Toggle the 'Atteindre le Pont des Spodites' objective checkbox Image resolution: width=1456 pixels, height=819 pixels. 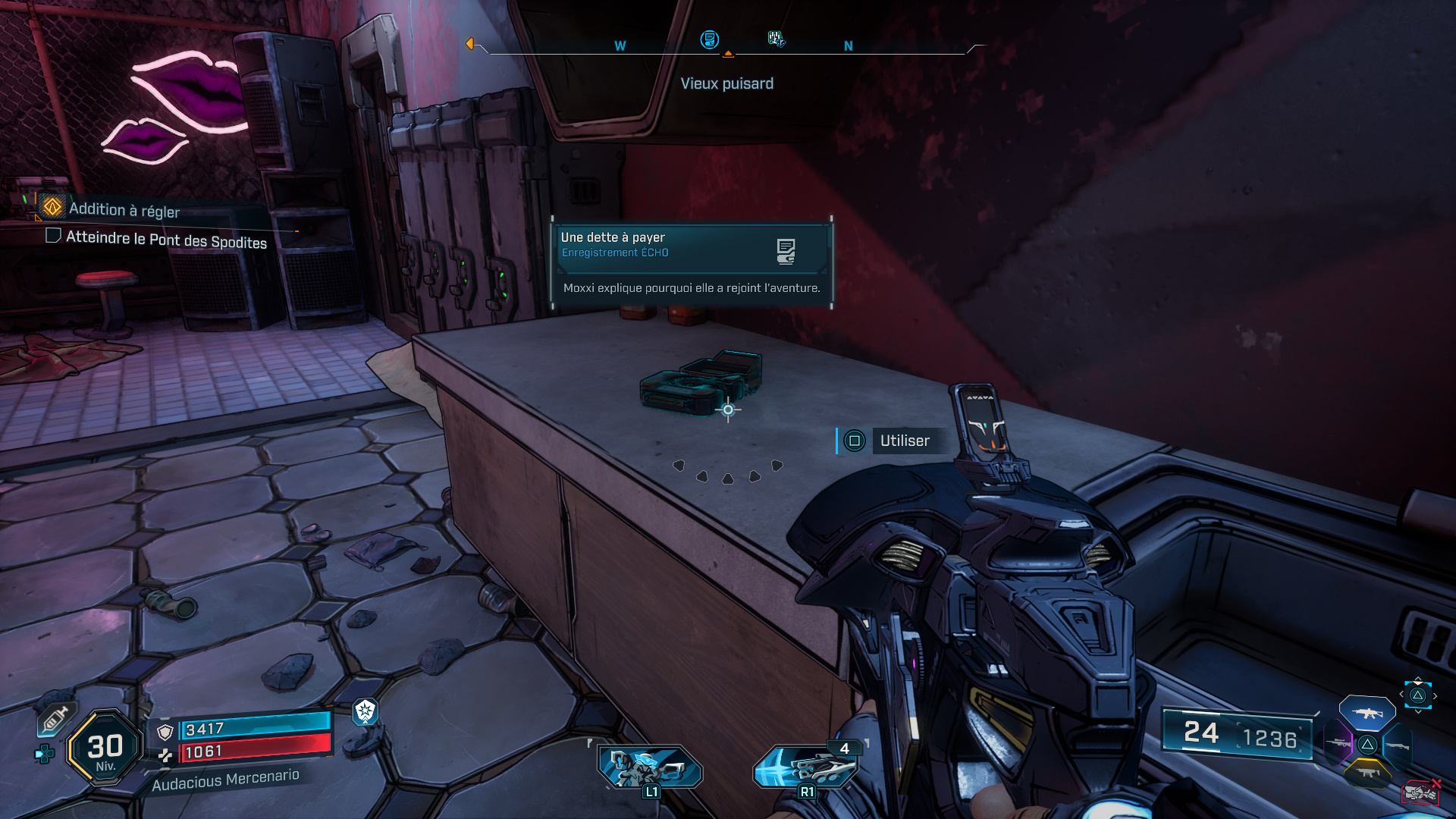coord(53,236)
